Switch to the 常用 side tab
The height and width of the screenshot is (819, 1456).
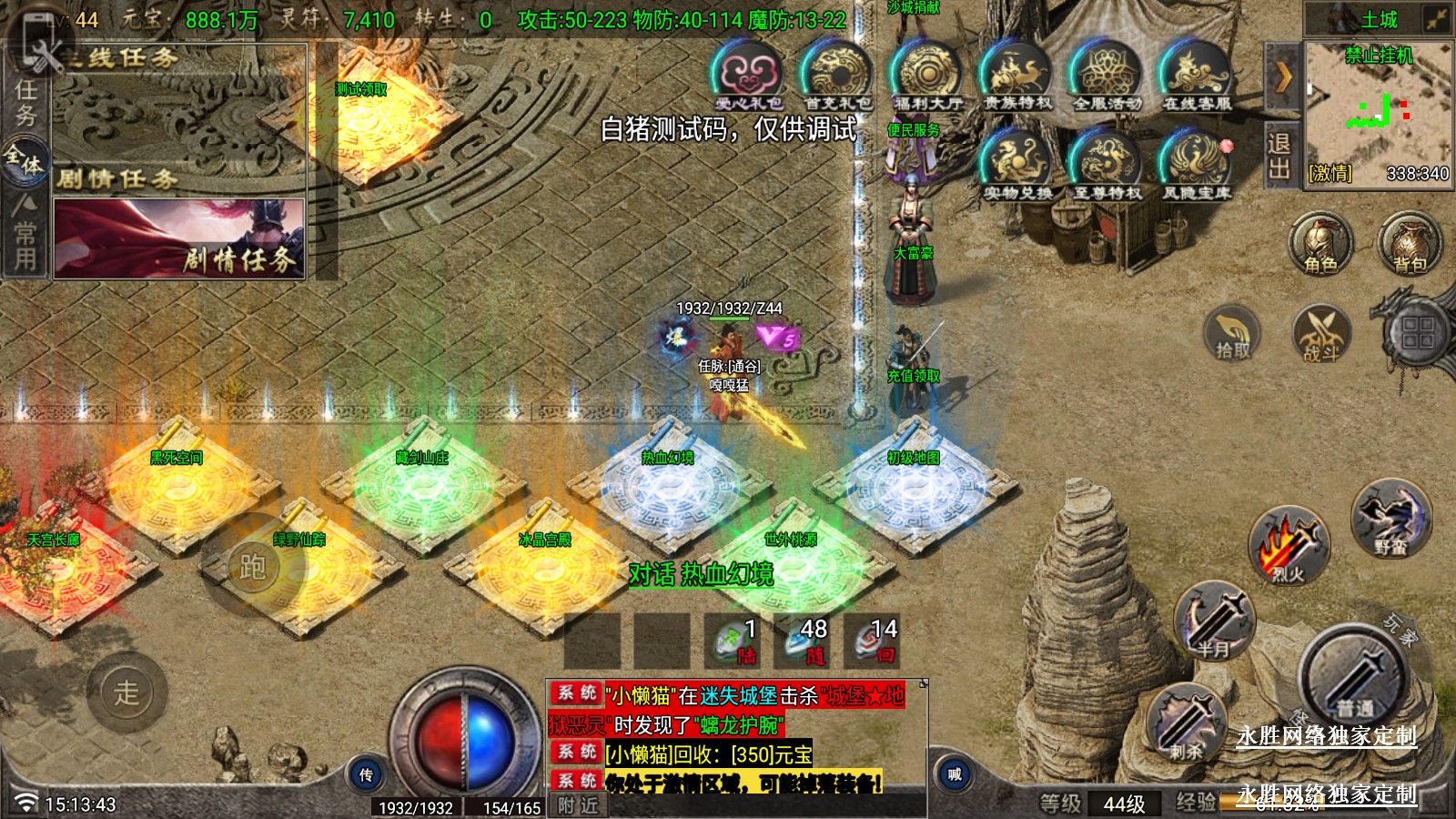25,234
